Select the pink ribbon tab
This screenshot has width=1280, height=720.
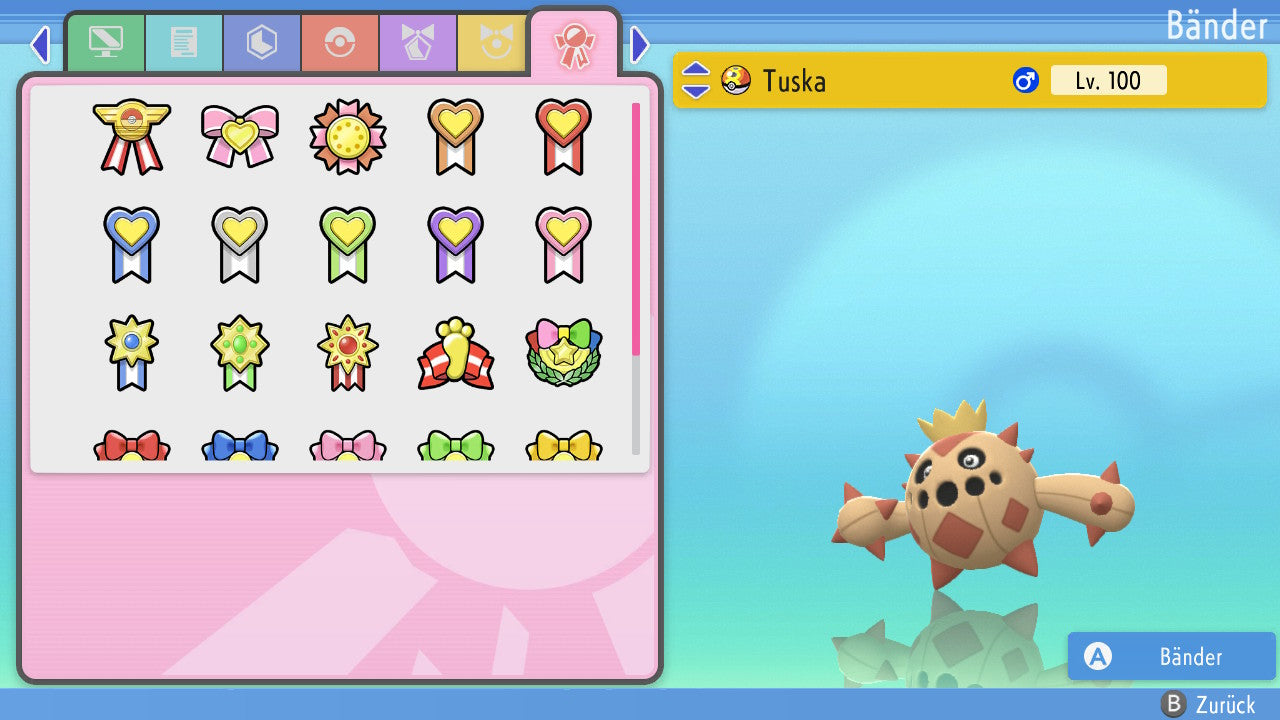coord(574,44)
